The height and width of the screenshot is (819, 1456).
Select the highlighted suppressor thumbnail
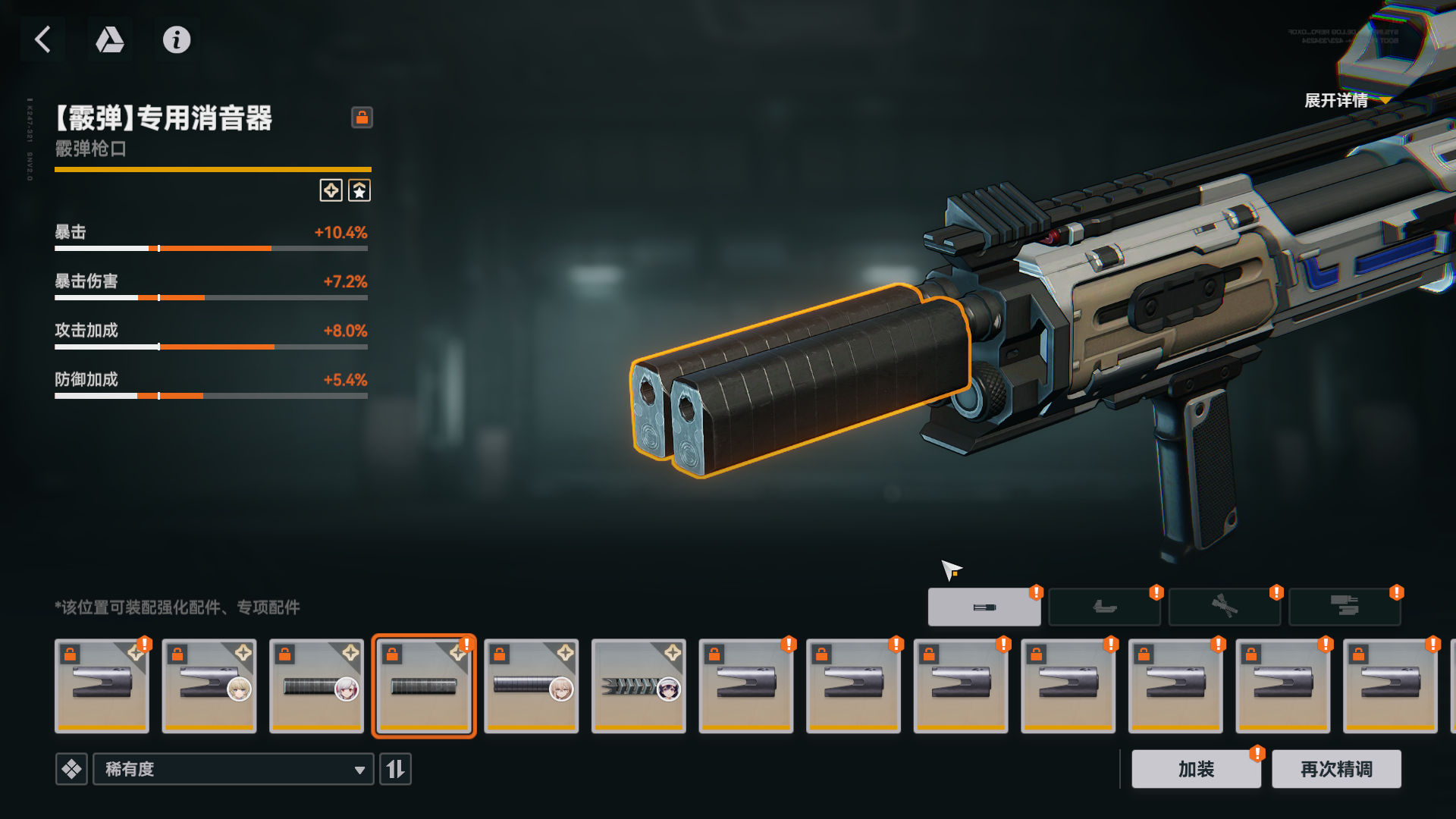pos(424,686)
